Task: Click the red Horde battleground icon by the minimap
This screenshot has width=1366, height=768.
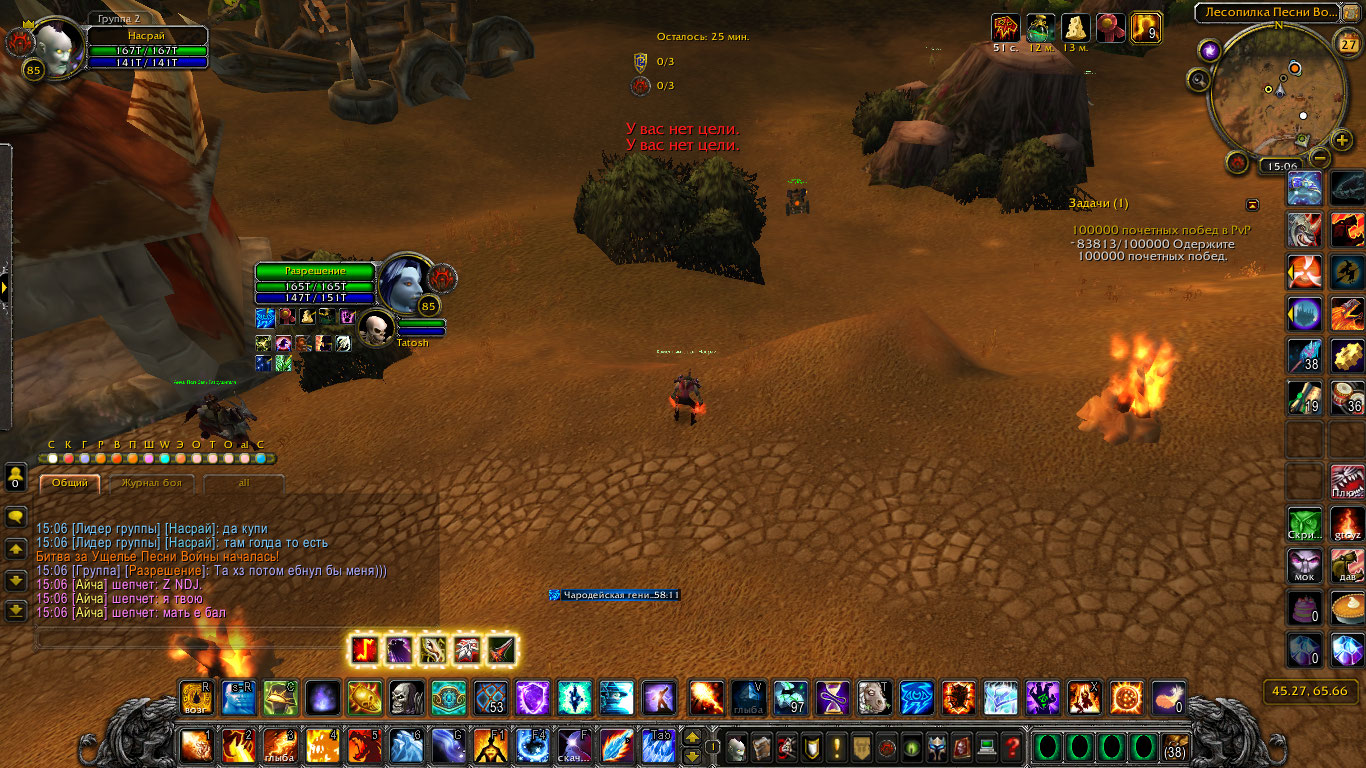Action: coord(1238,160)
